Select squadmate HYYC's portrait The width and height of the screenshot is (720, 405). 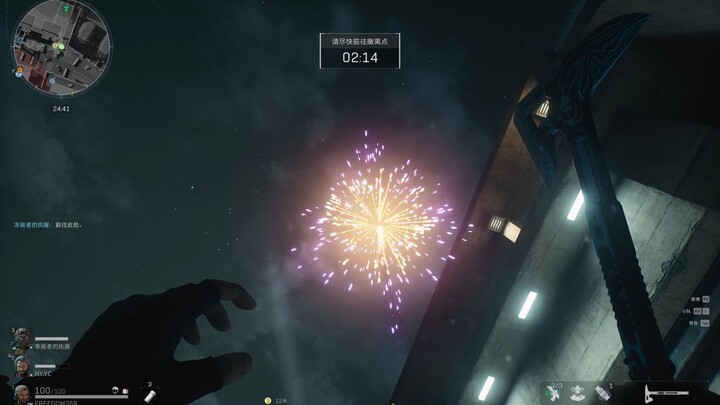22,364
